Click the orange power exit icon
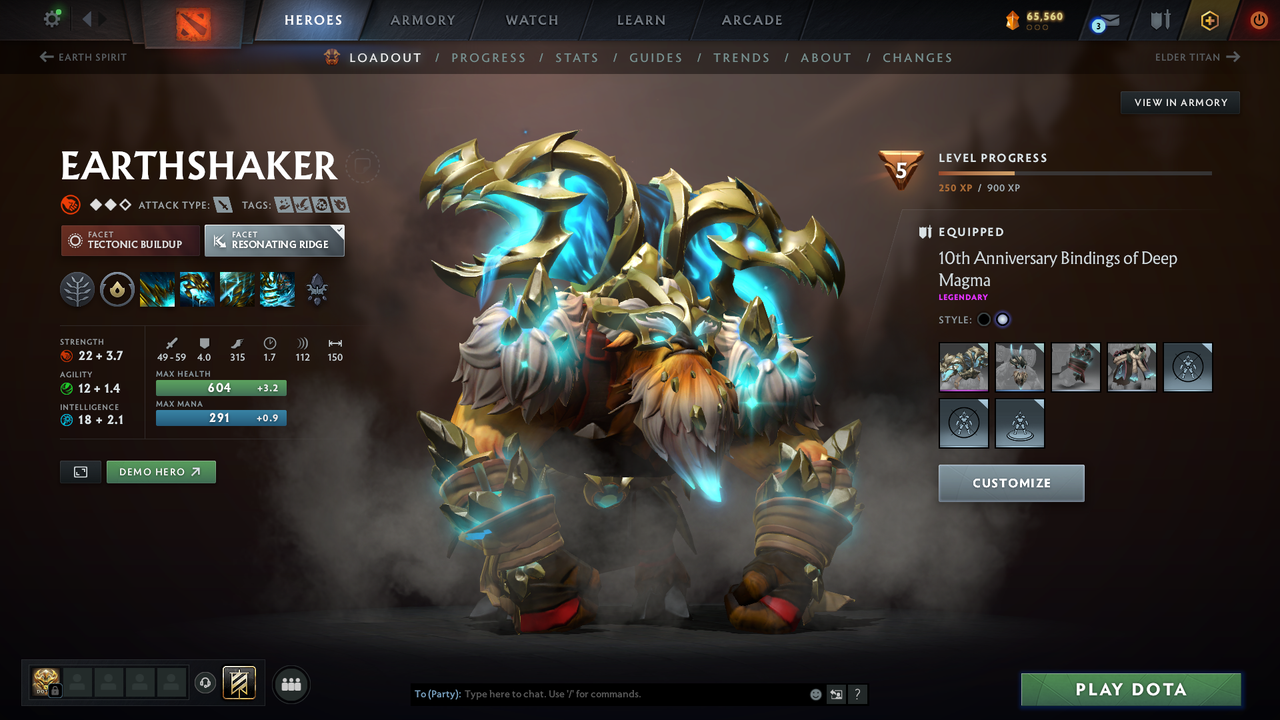Screen dimensions: 1280x720 click(1259, 19)
